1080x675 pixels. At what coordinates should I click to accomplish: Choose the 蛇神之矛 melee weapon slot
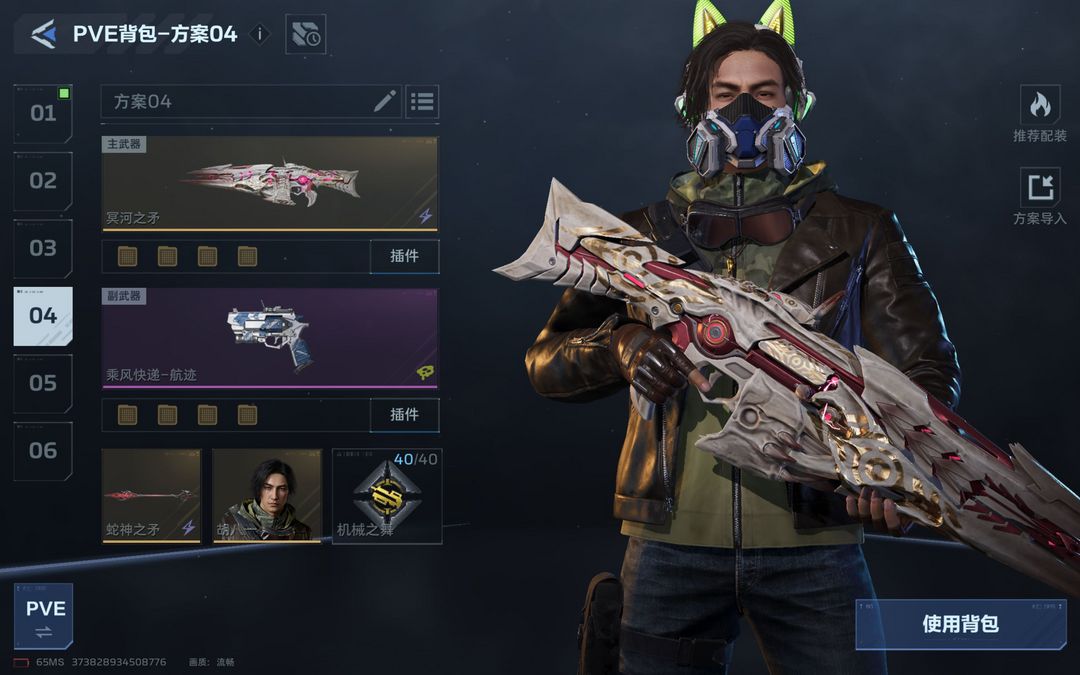click(151, 496)
